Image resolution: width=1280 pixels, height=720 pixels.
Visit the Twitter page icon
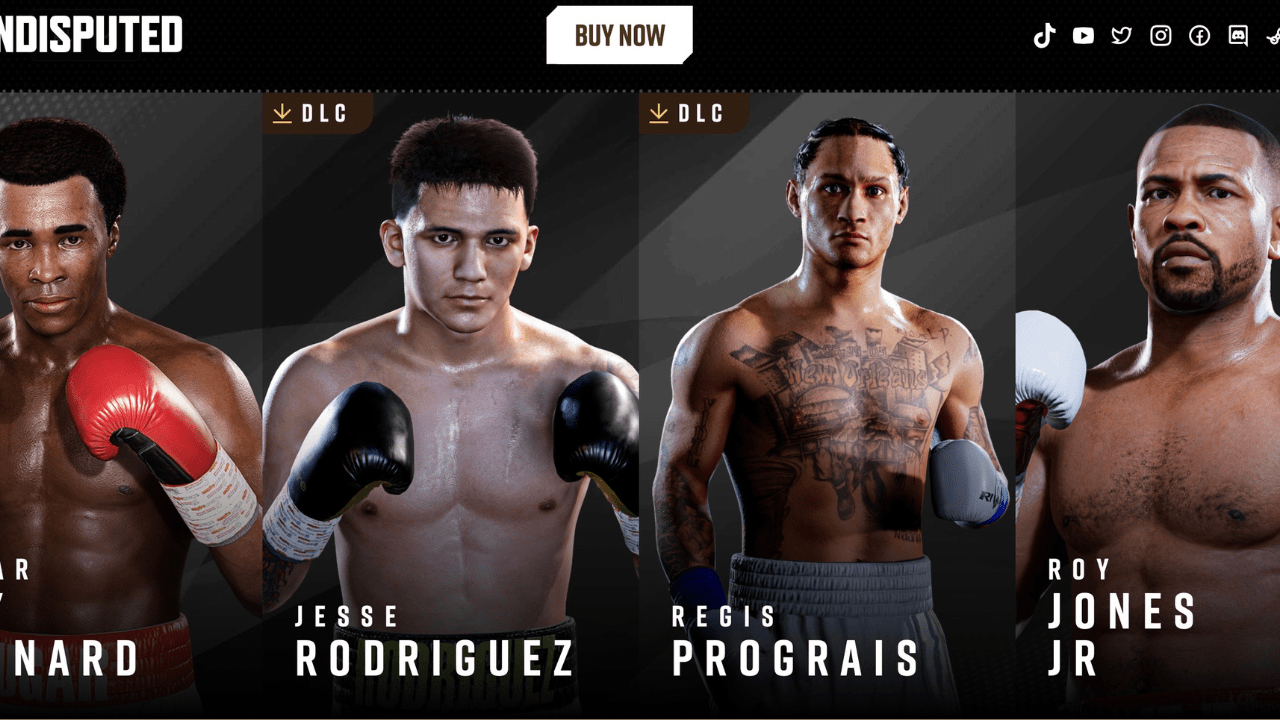1122,36
